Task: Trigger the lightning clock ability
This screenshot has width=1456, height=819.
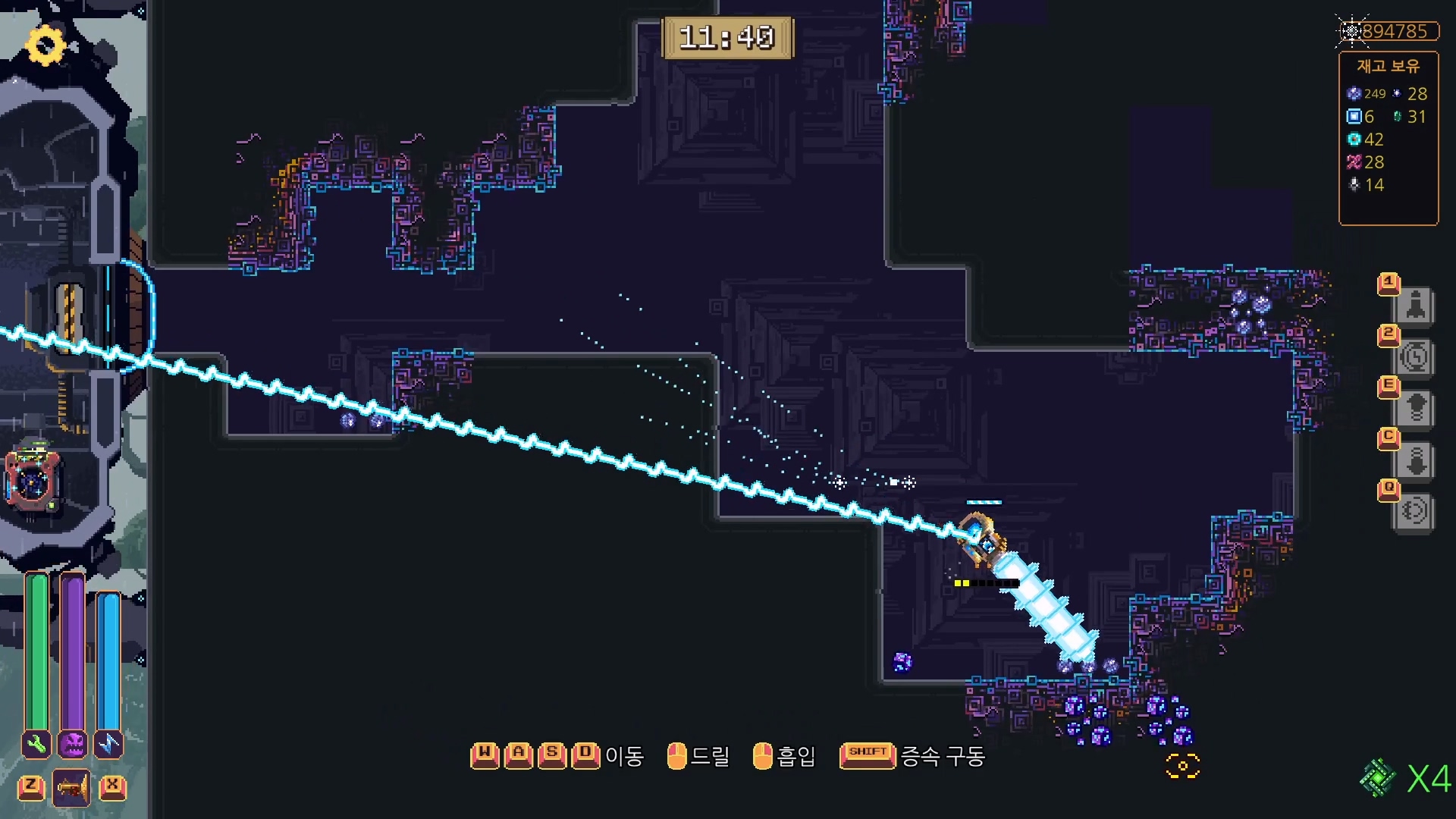Action: (1415, 357)
